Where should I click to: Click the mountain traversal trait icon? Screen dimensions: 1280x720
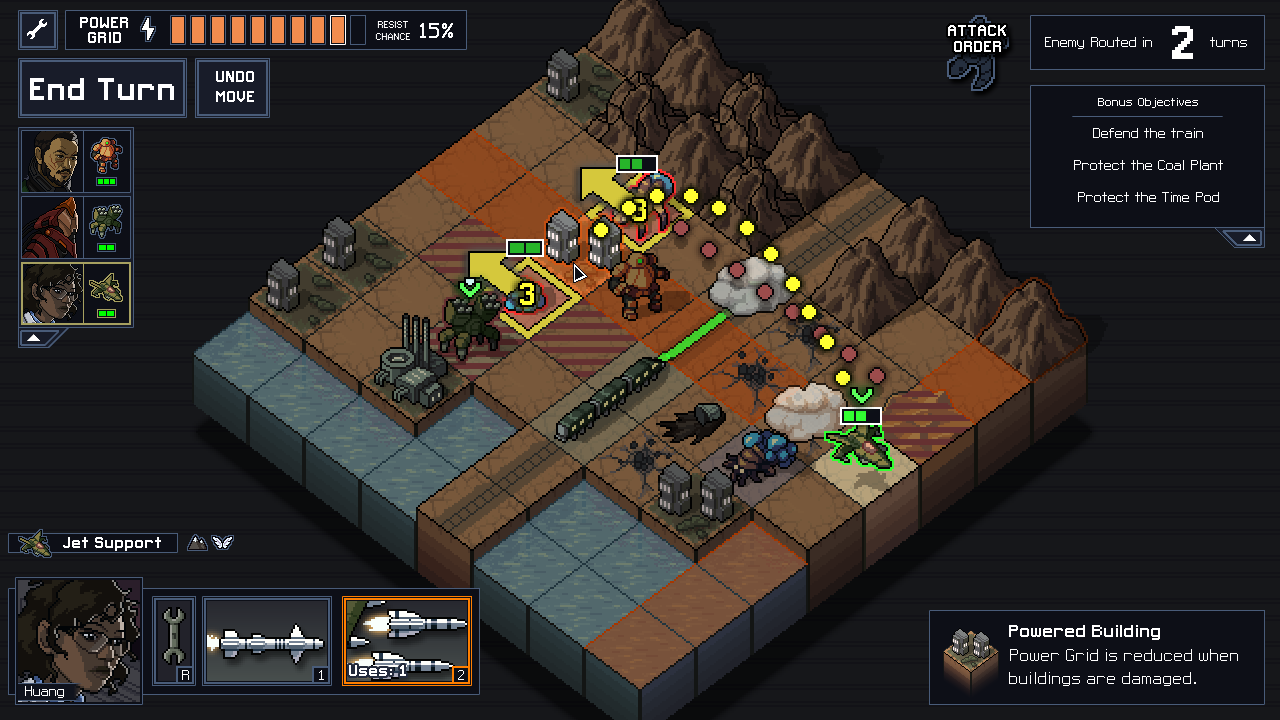click(197, 542)
